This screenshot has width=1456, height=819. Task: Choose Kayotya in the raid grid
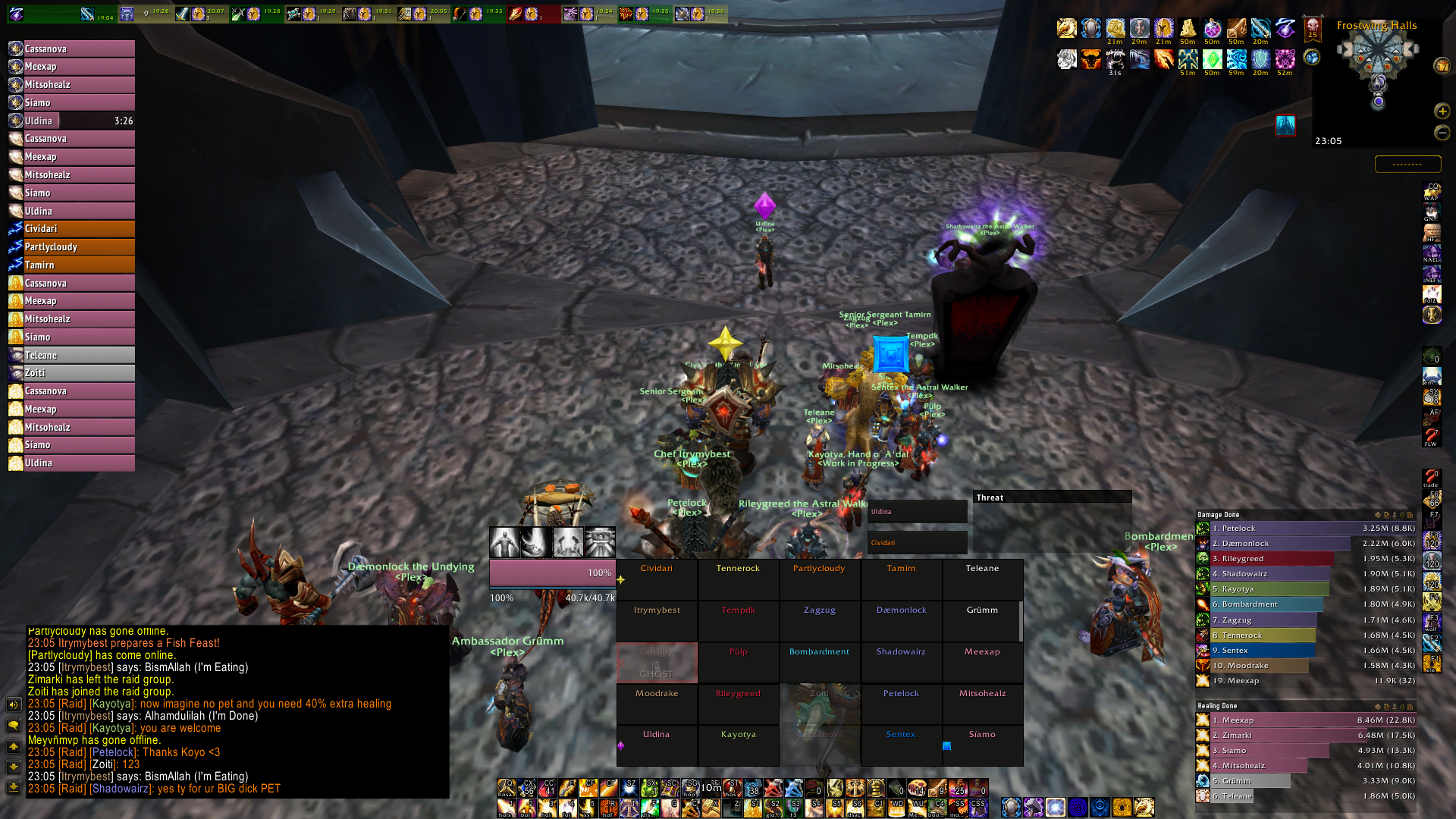coord(738,745)
